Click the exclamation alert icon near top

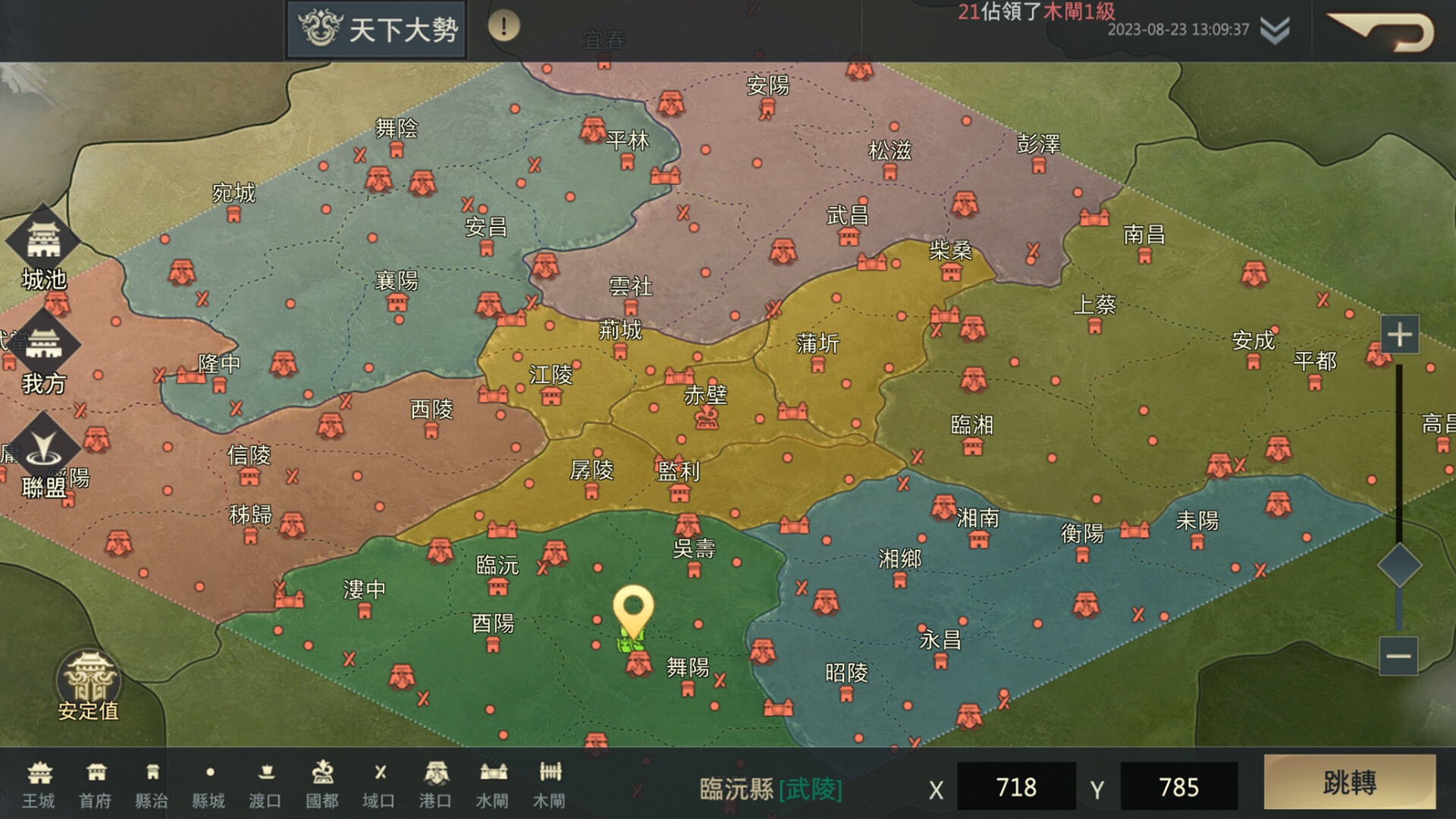click(x=501, y=25)
